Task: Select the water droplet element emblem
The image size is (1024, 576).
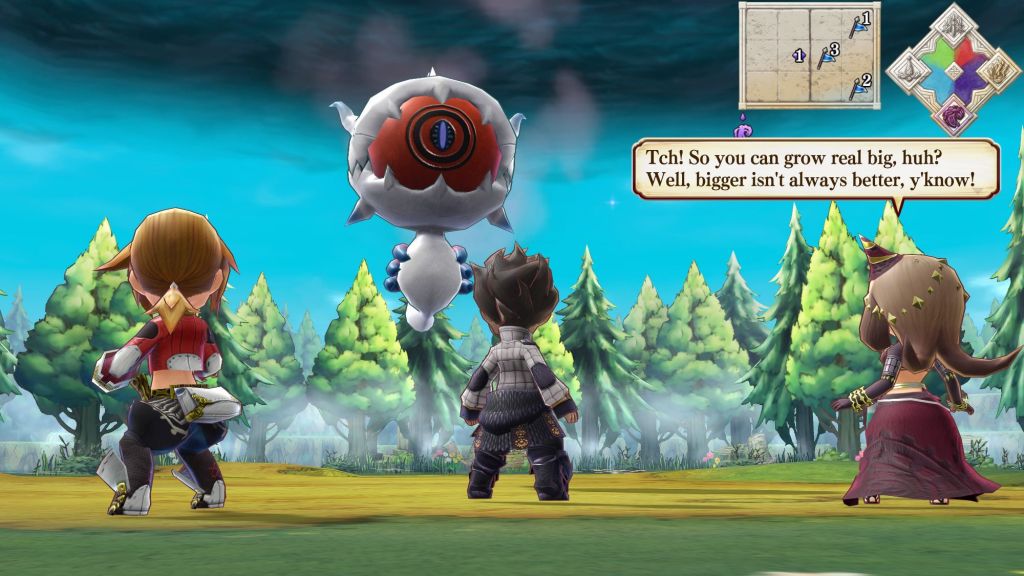Action: [910, 71]
